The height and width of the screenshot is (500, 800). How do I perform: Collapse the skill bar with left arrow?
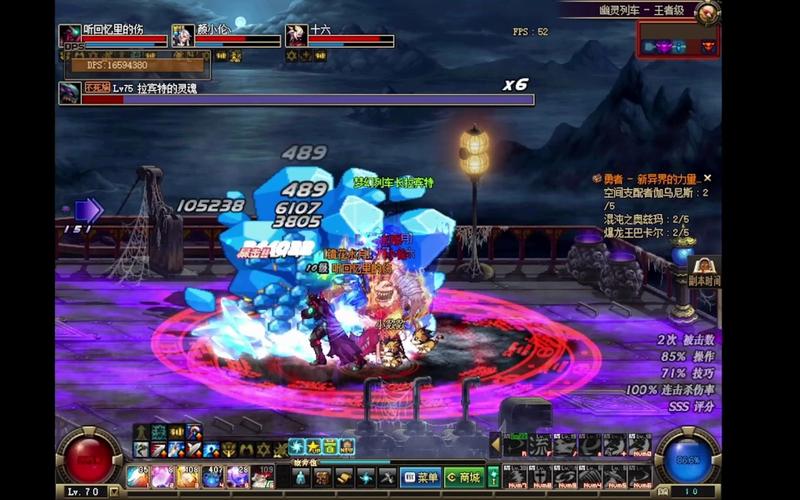[x=495, y=444]
